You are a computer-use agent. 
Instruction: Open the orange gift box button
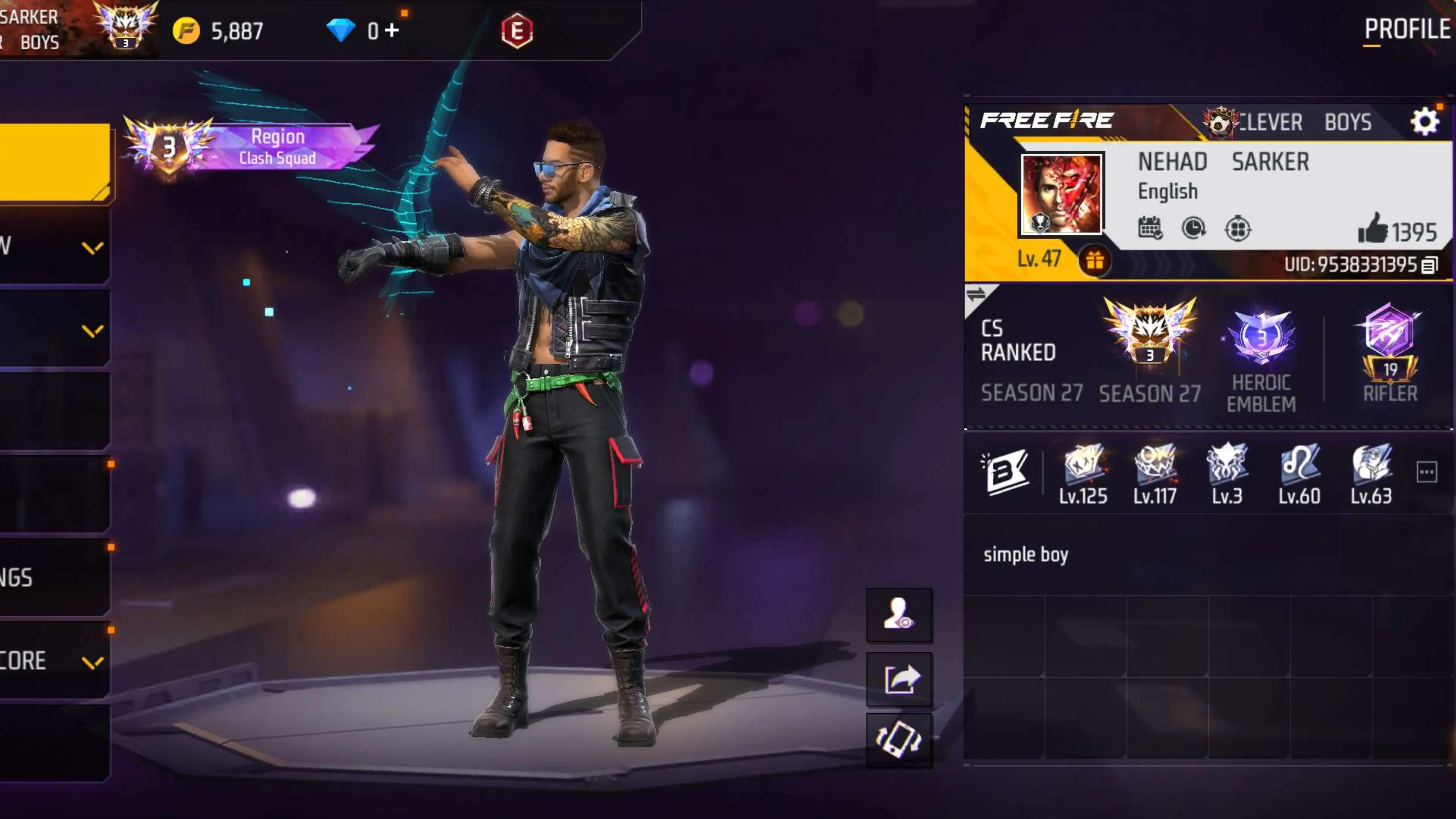1094,261
